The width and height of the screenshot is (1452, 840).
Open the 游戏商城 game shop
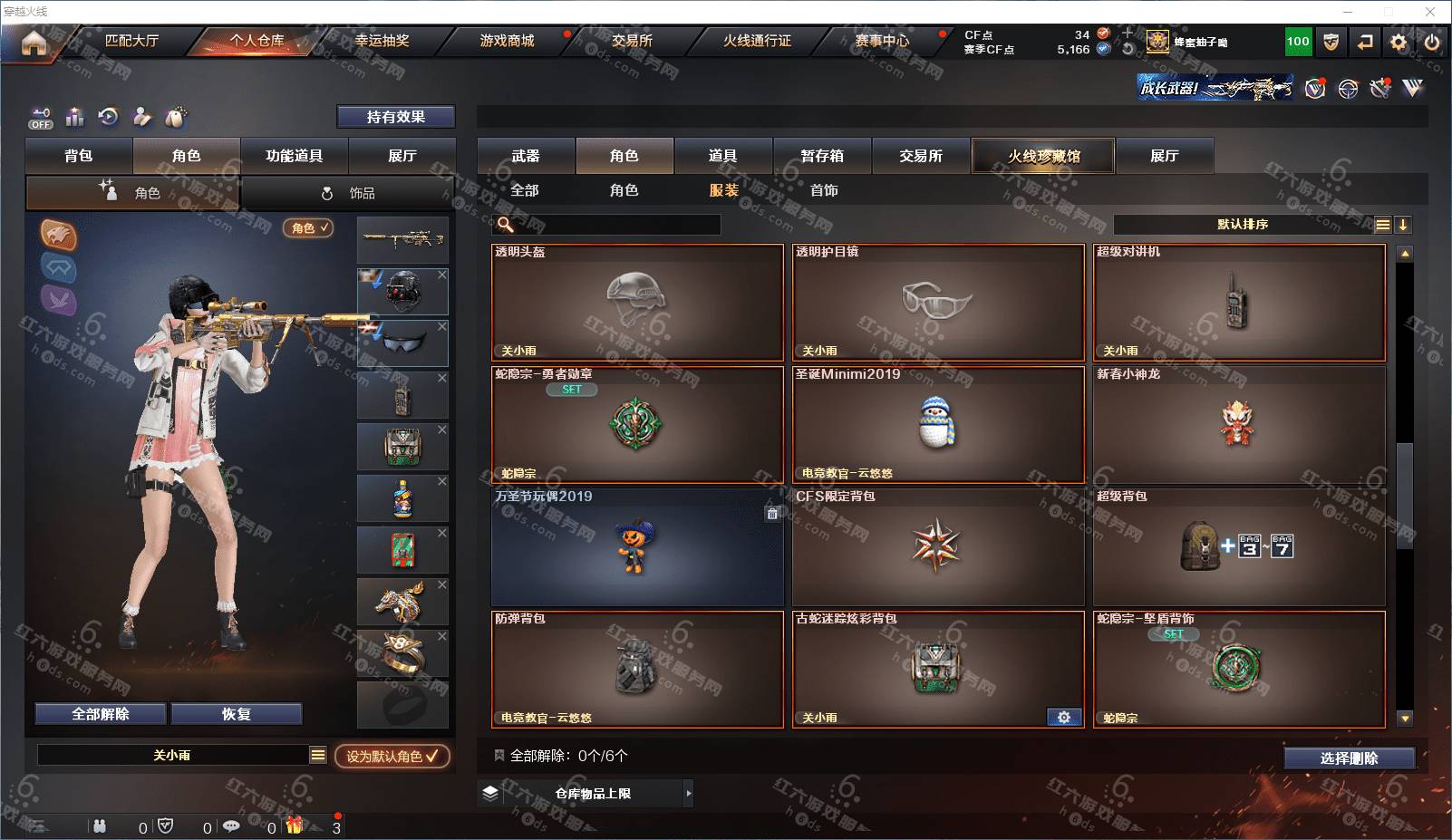coord(507,41)
